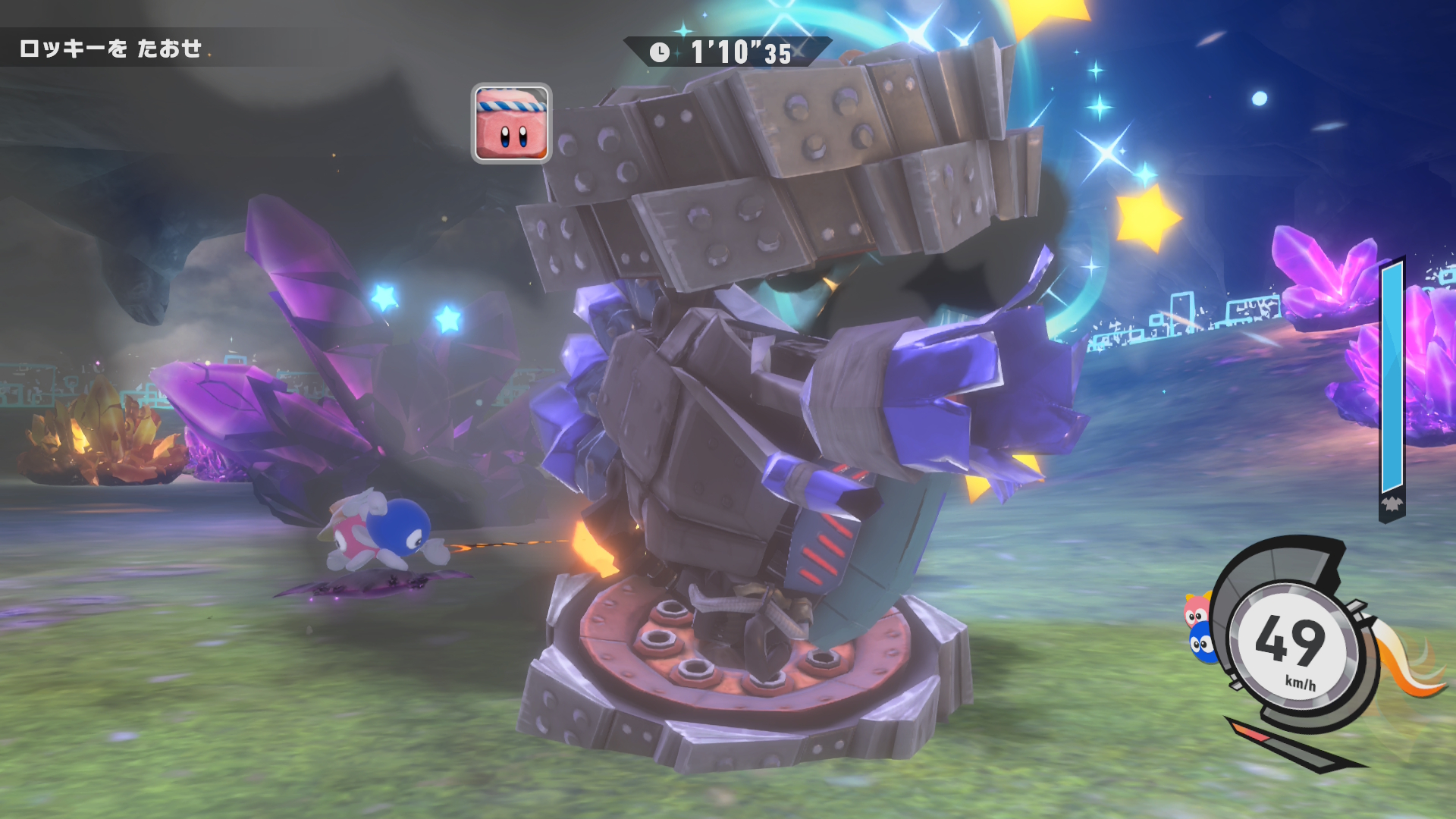Image resolution: width=1456 pixels, height=819 pixels.
Task: Click the rider portrait icons beside the speedometer
Action: (x=1199, y=629)
